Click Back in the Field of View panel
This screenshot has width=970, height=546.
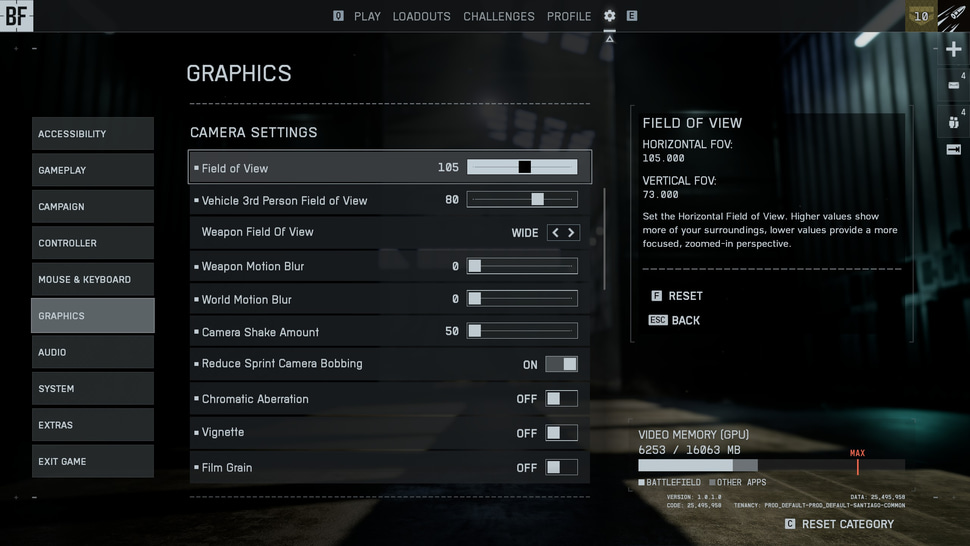coord(685,320)
